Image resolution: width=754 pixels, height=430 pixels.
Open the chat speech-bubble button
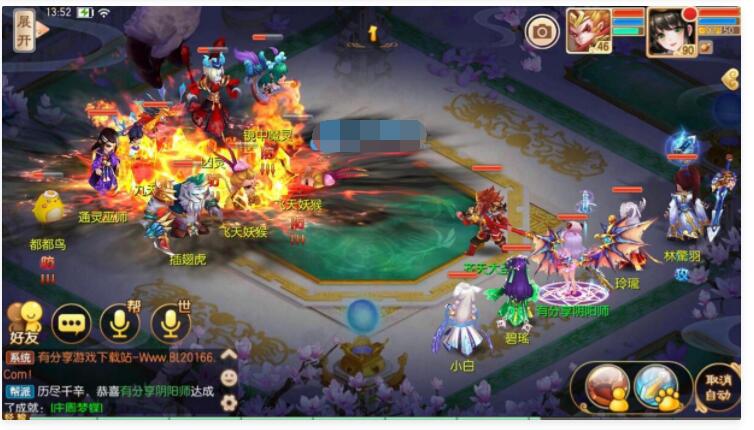[x=71, y=322]
